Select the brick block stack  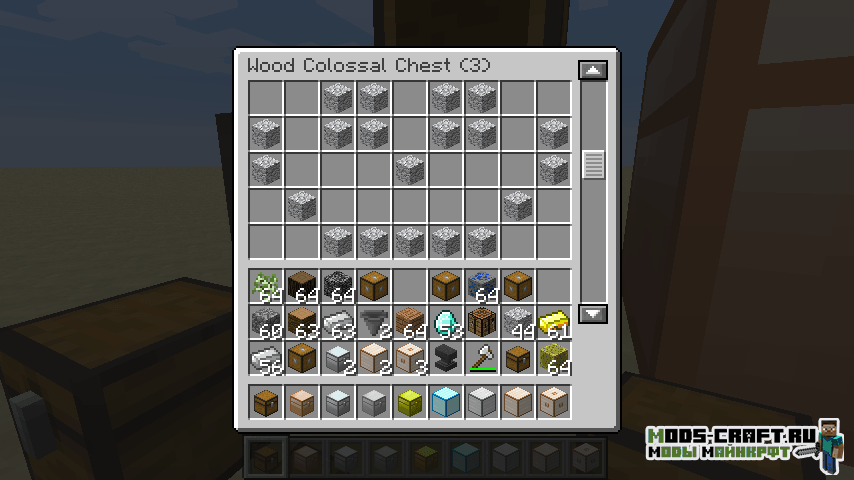[410, 322]
